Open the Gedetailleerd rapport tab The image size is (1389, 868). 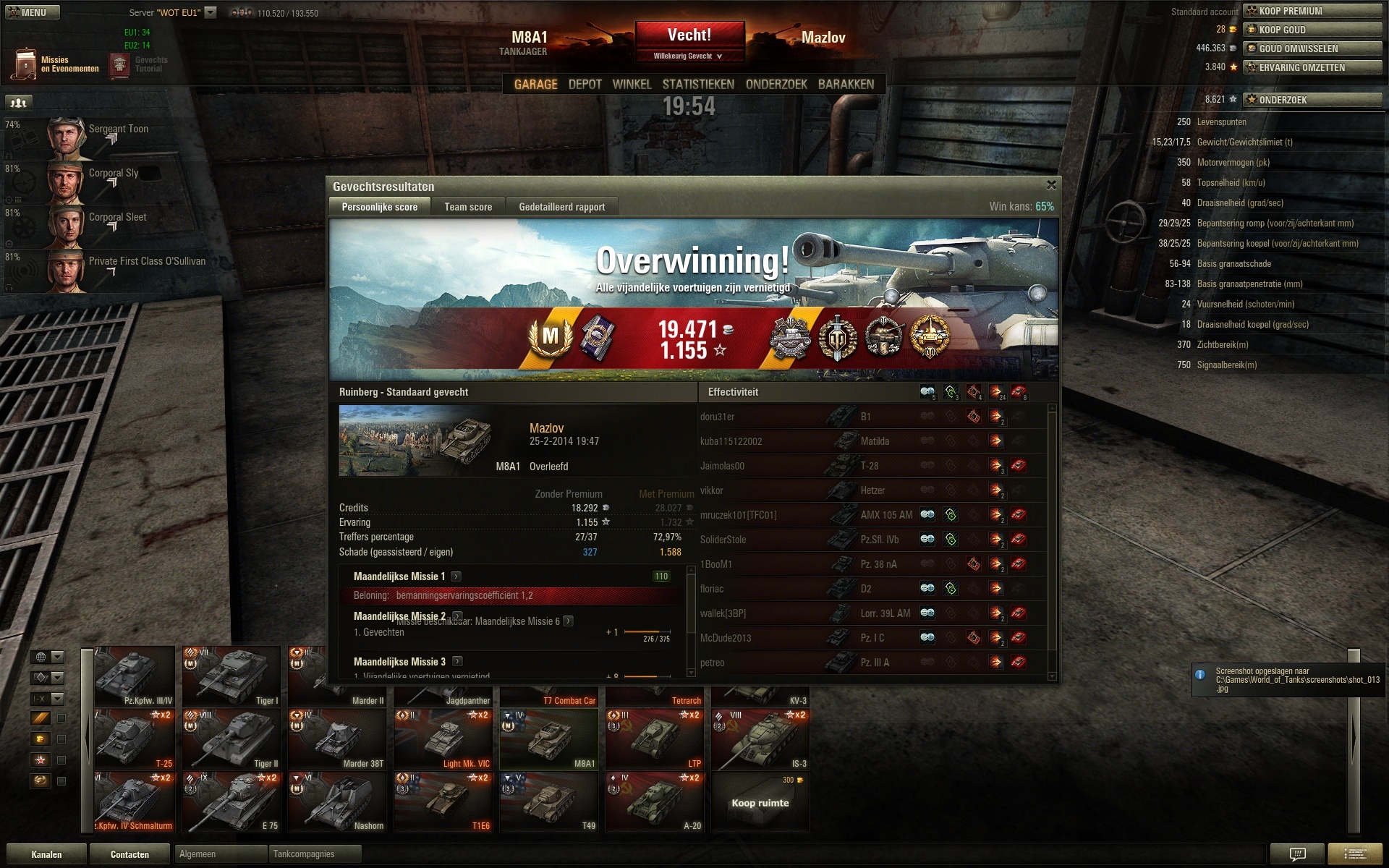(x=561, y=207)
